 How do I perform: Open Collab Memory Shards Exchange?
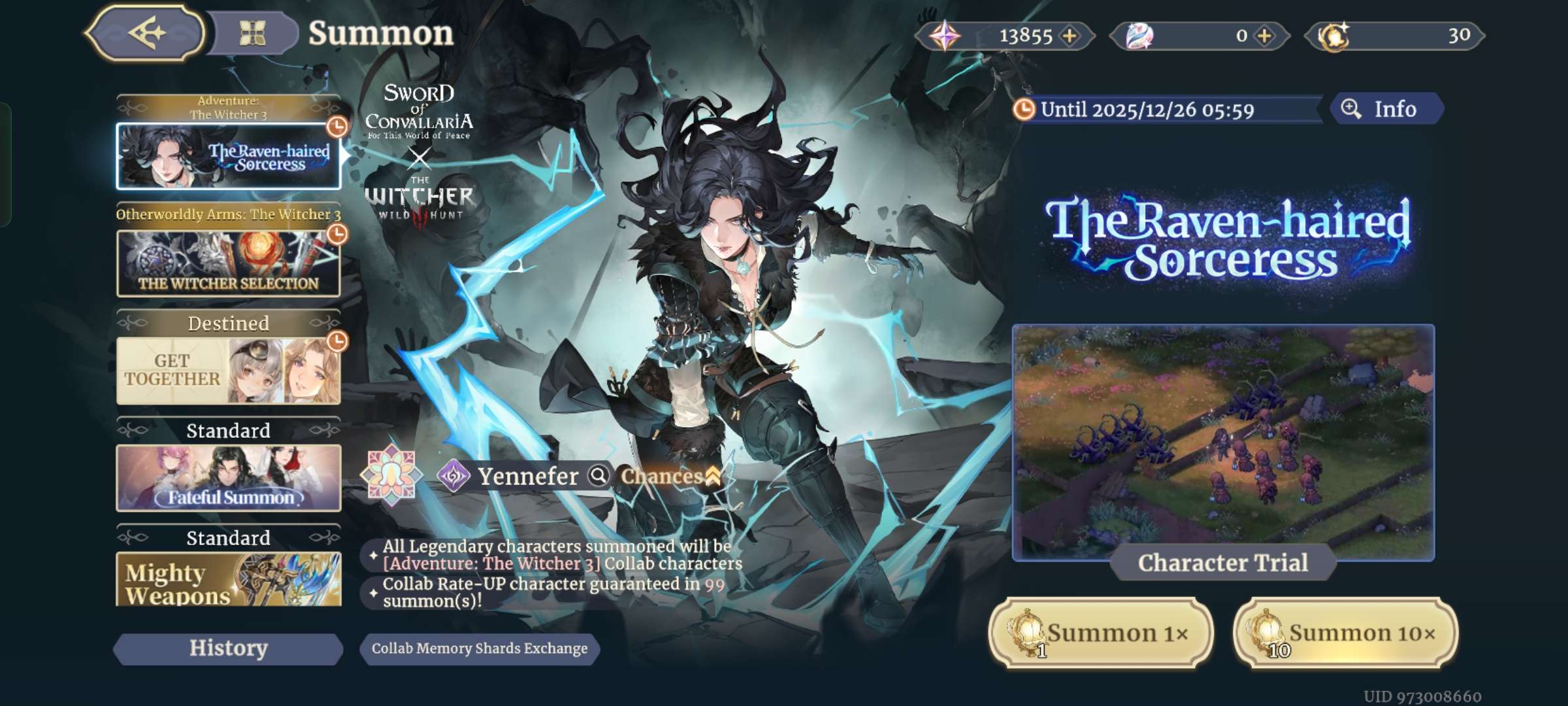point(480,649)
